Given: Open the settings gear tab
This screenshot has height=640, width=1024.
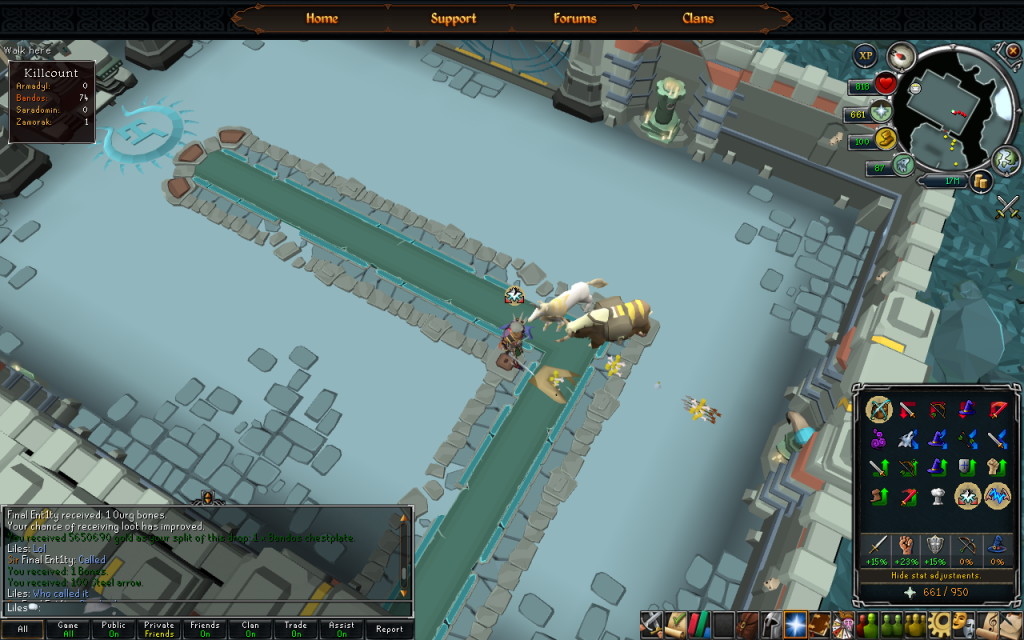Looking at the screenshot, I should click(939, 625).
